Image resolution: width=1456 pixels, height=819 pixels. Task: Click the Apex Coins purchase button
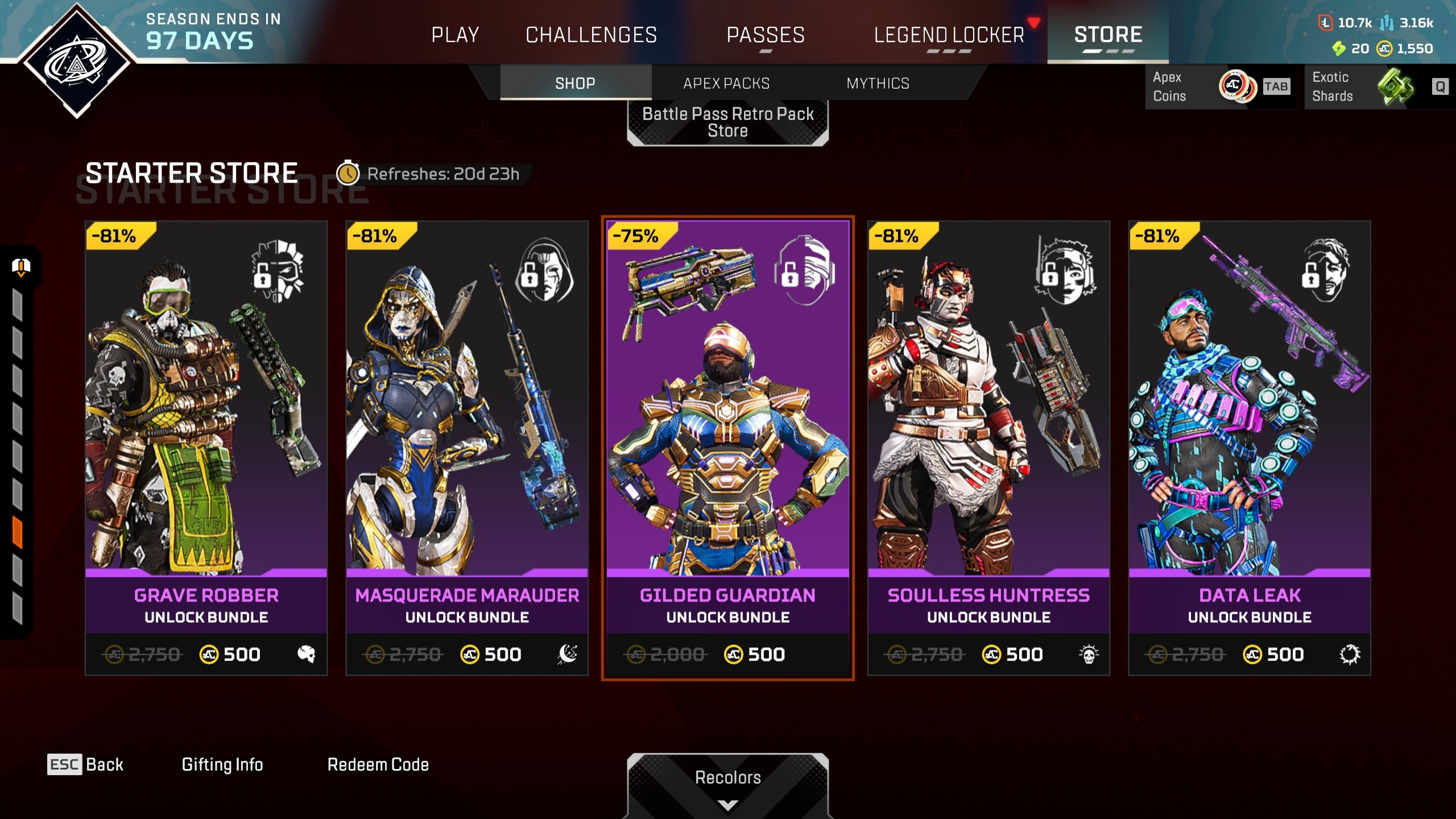coord(1219,86)
